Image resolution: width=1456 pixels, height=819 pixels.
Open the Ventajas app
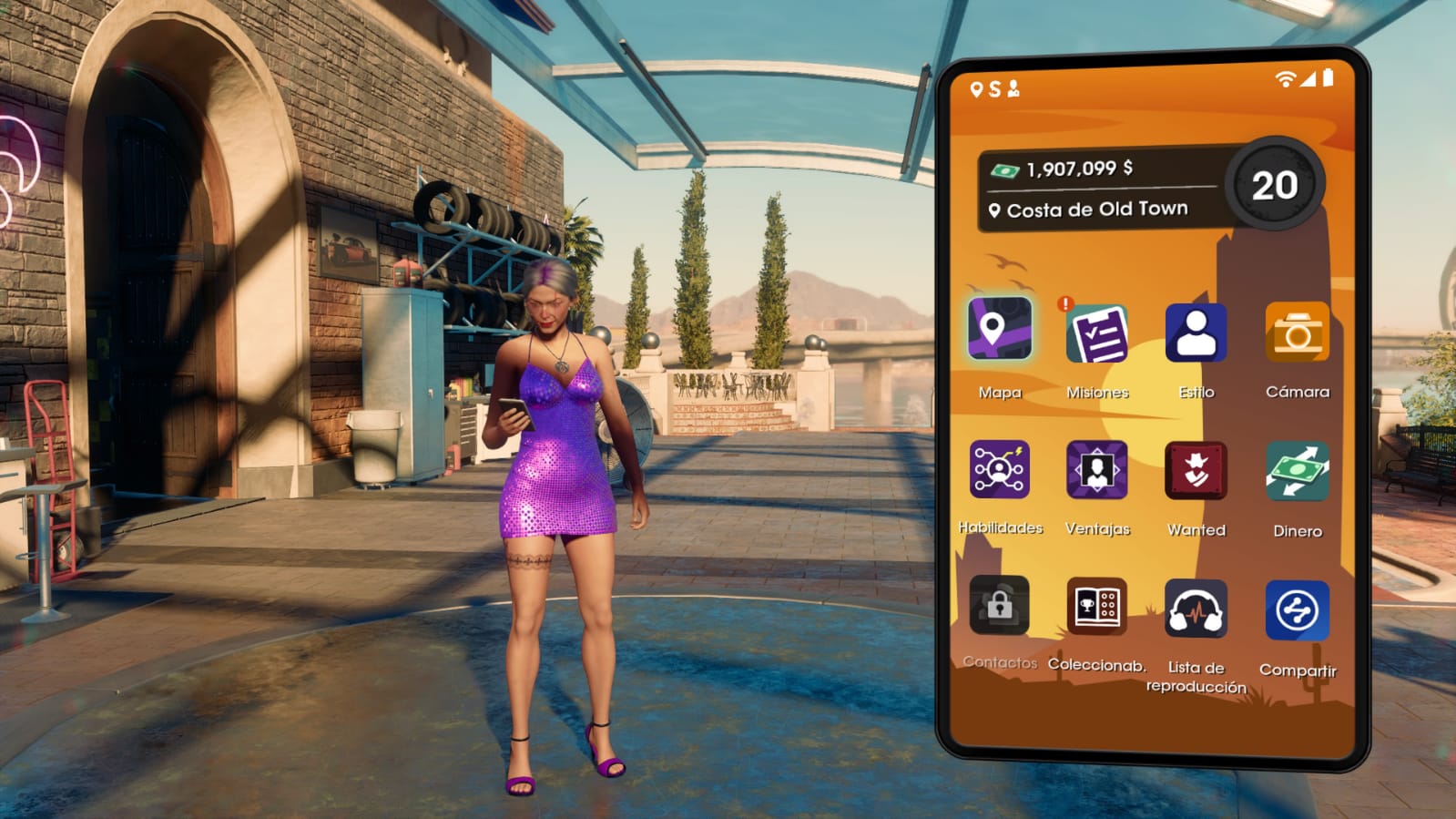tap(1097, 470)
